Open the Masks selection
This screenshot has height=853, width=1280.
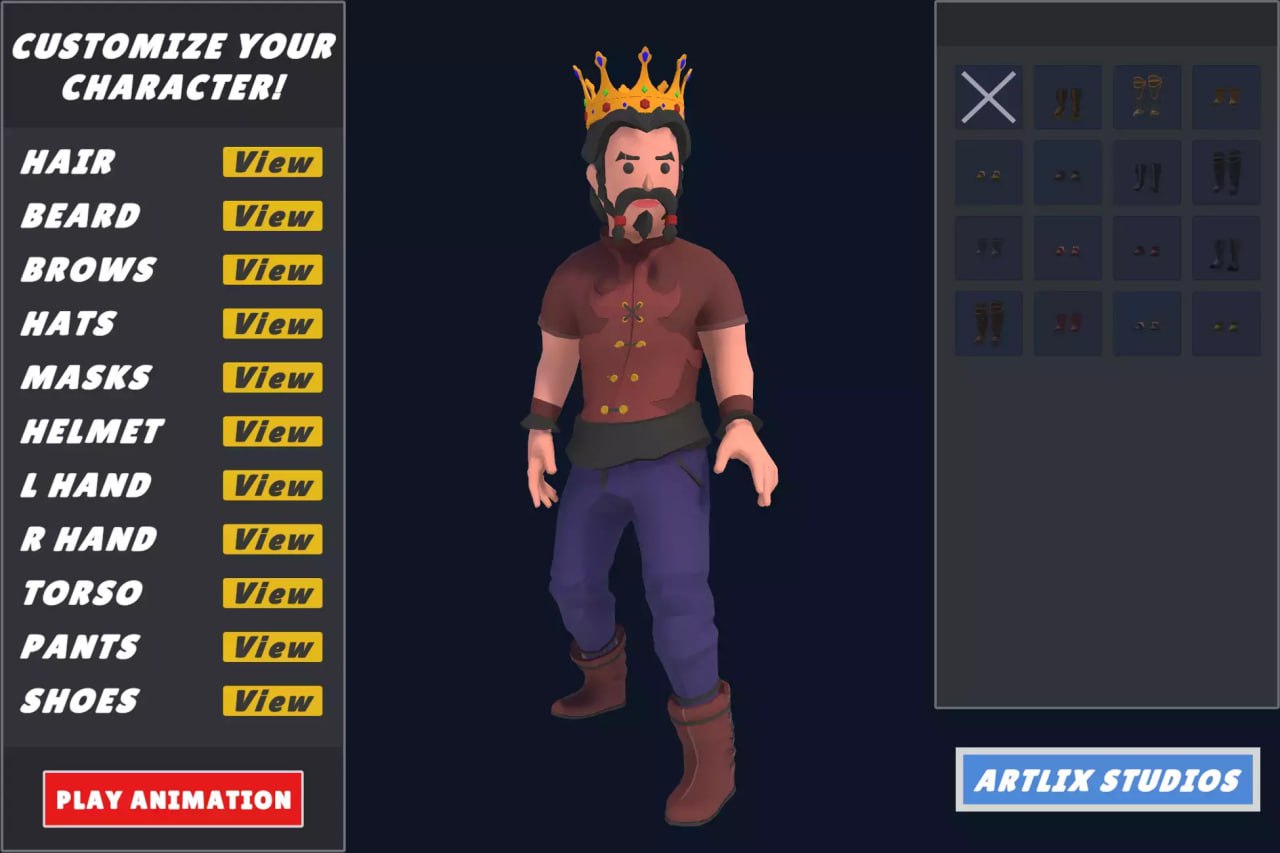[x=271, y=378]
